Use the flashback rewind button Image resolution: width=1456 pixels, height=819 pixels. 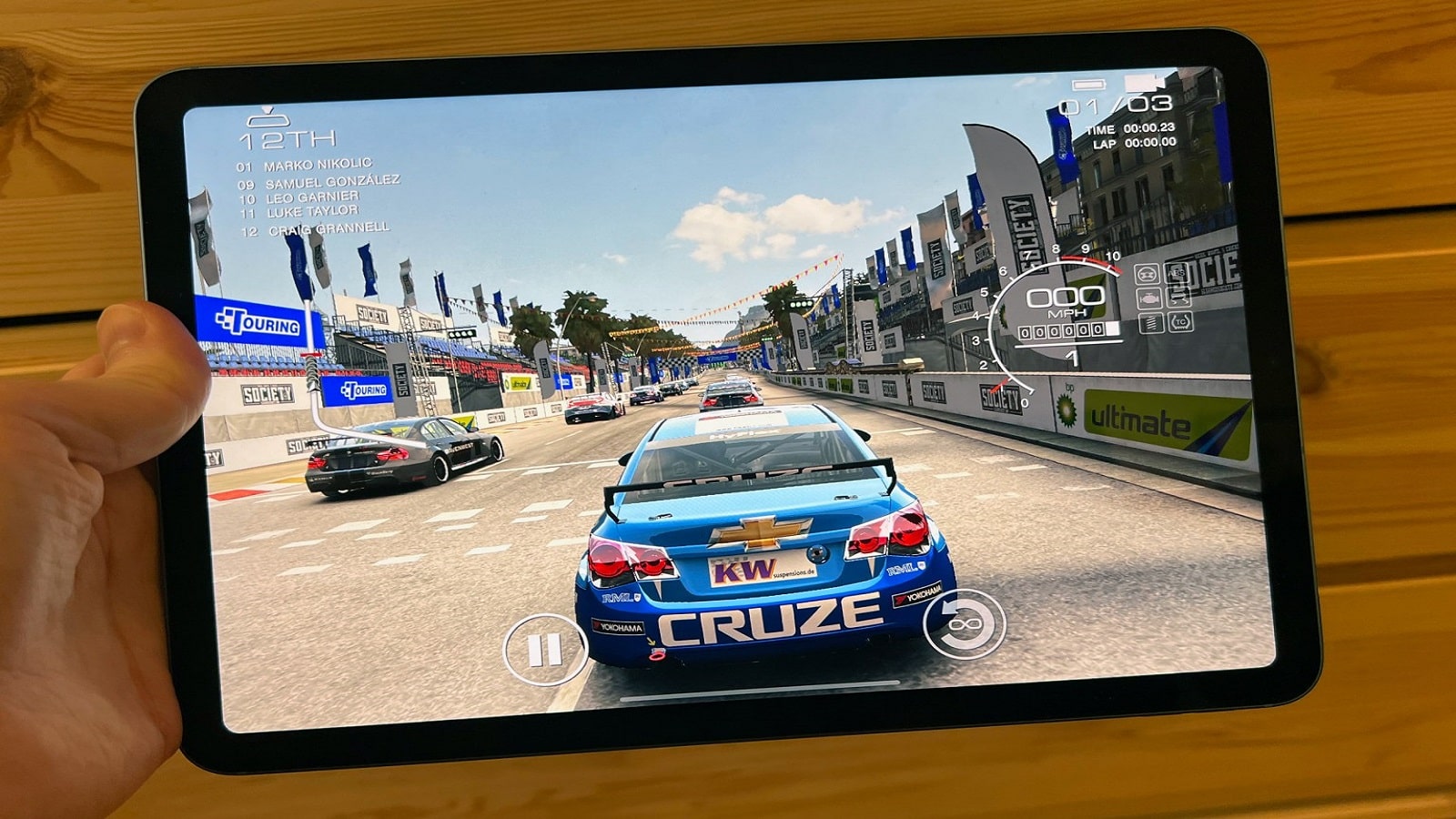[965, 623]
